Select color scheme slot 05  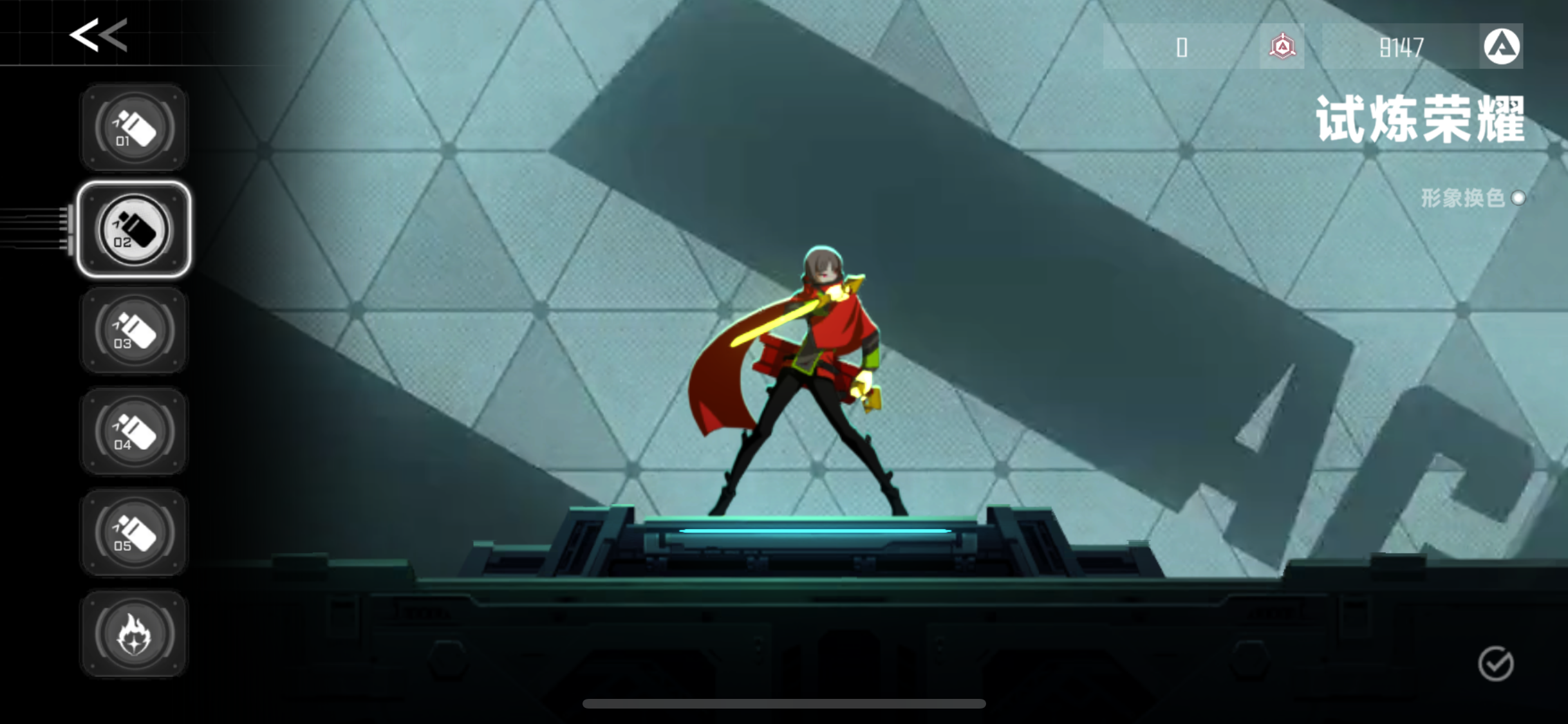tap(133, 532)
